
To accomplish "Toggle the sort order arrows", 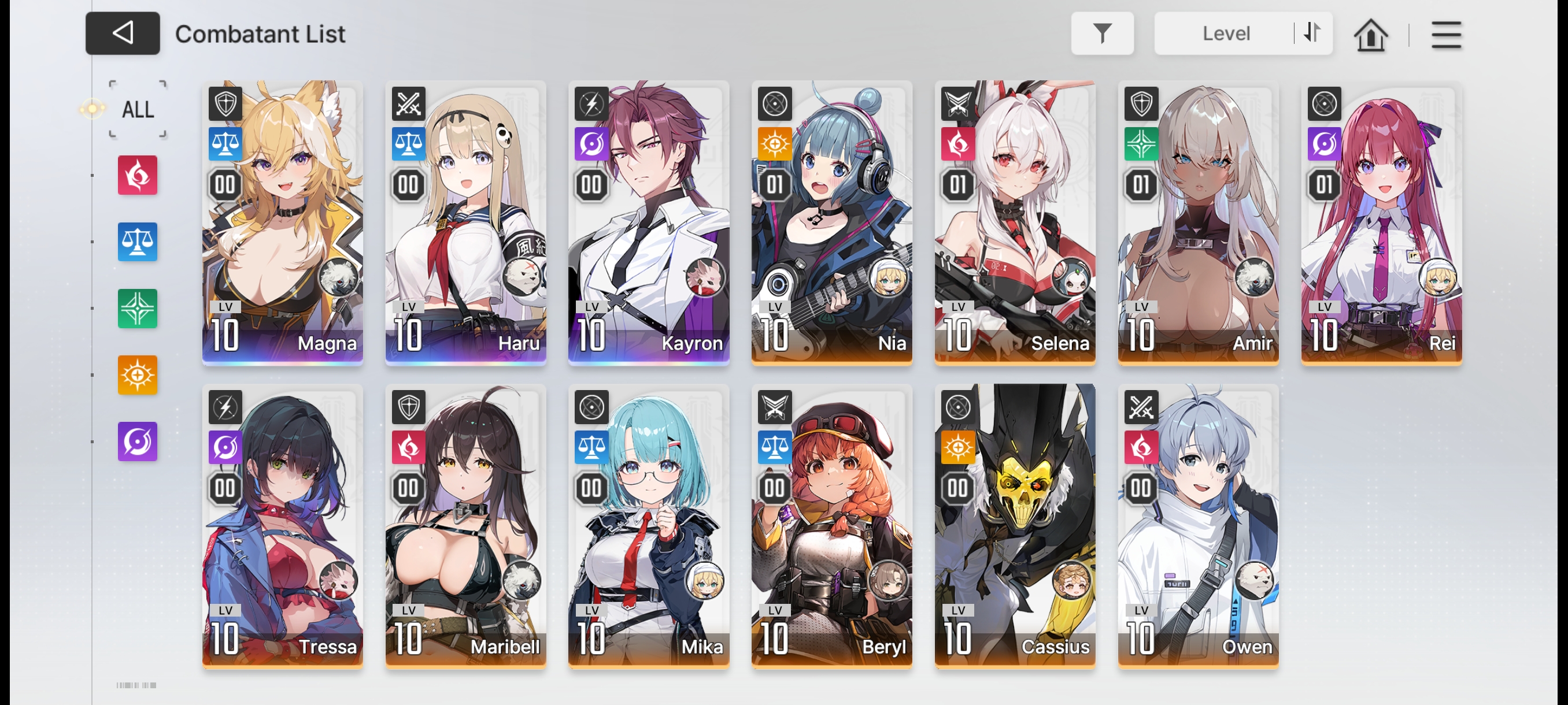I will tap(1312, 33).
